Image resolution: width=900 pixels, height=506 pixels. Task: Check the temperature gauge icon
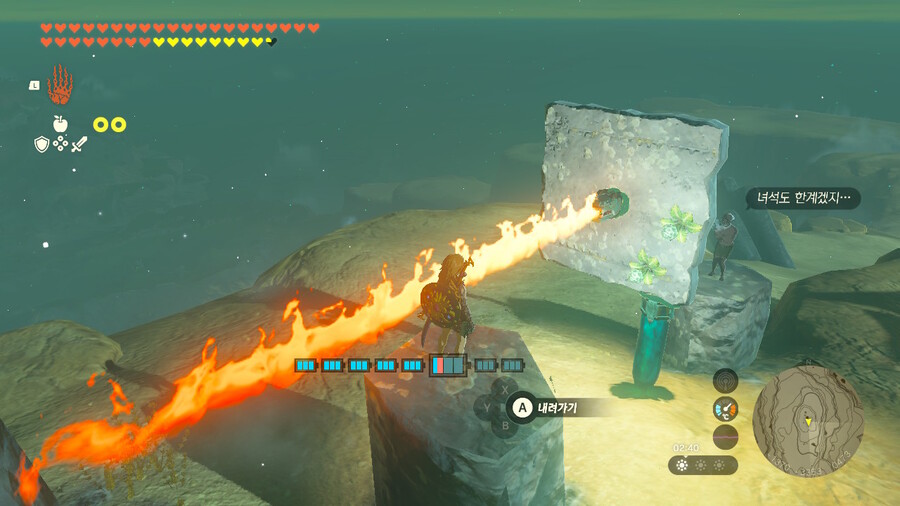coord(725,408)
